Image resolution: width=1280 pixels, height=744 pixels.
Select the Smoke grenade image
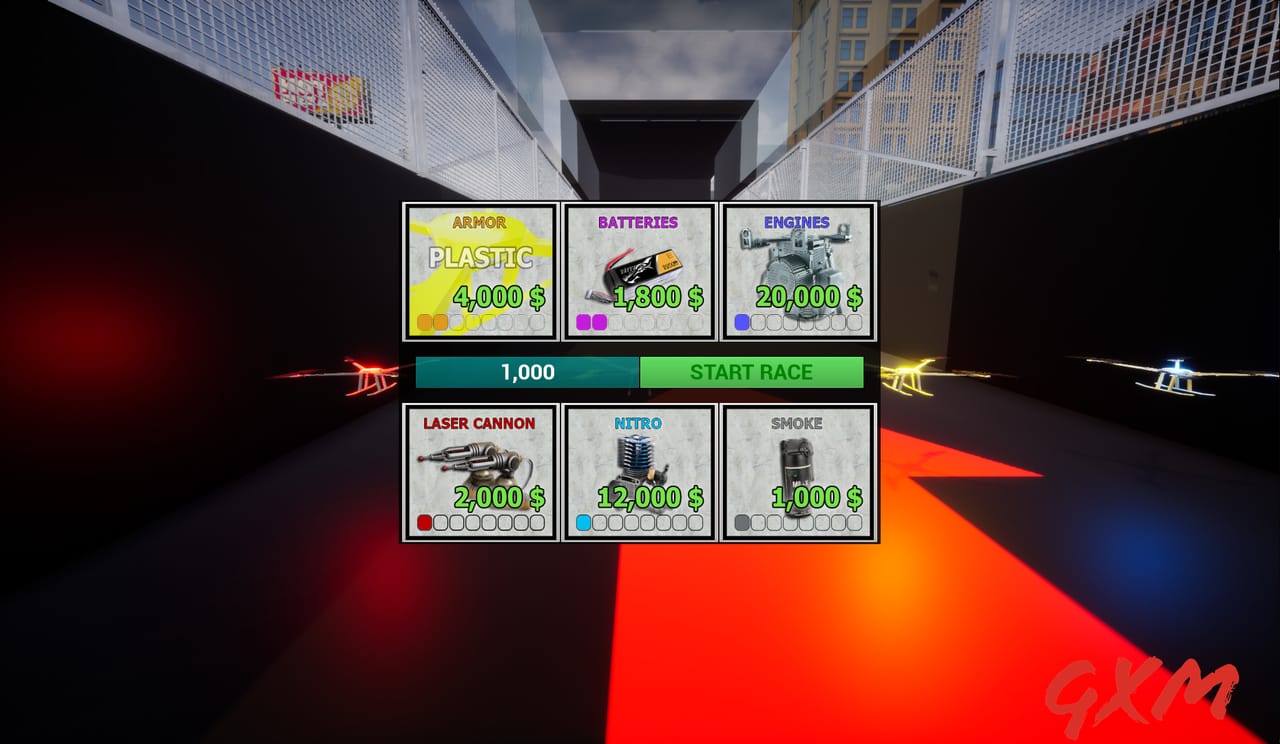pos(798,458)
